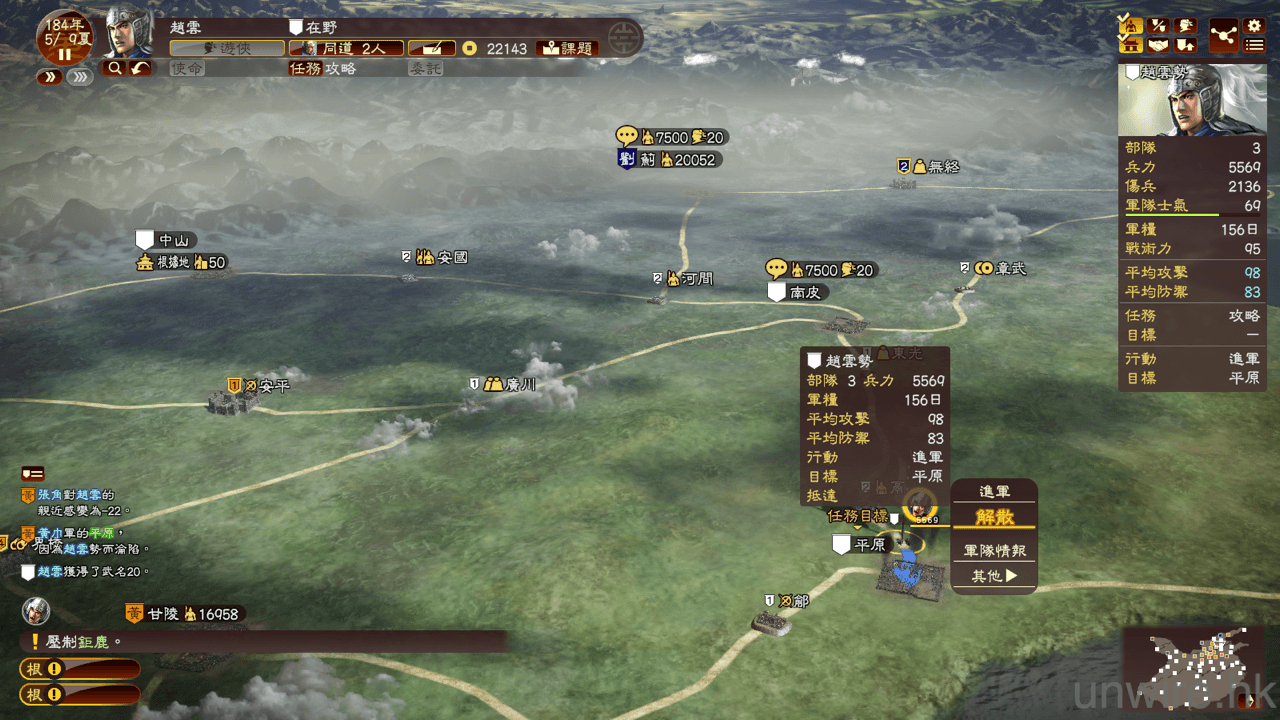Click the minimap in the corner

1193,667
